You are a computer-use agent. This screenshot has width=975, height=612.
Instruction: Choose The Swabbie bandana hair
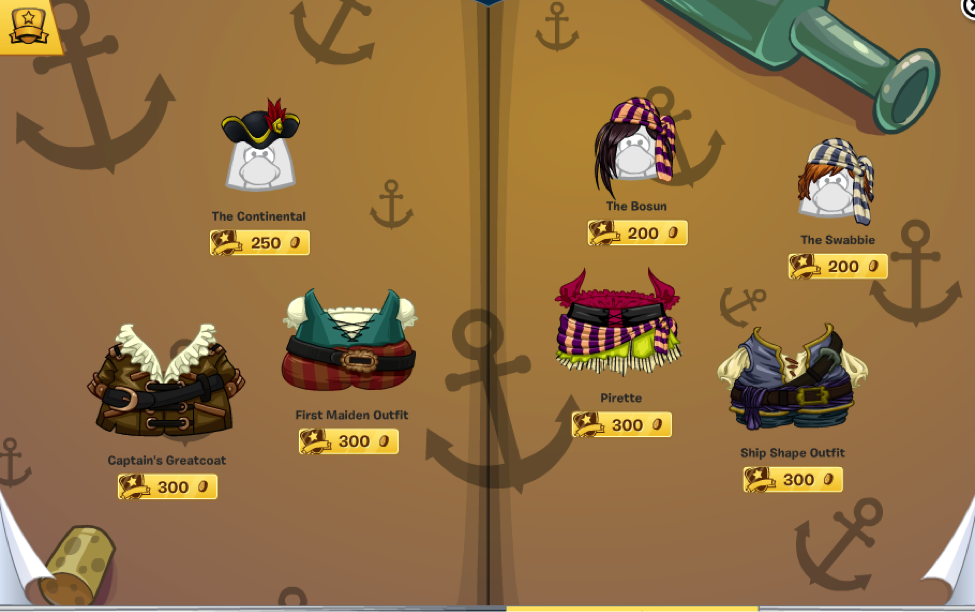click(x=836, y=182)
